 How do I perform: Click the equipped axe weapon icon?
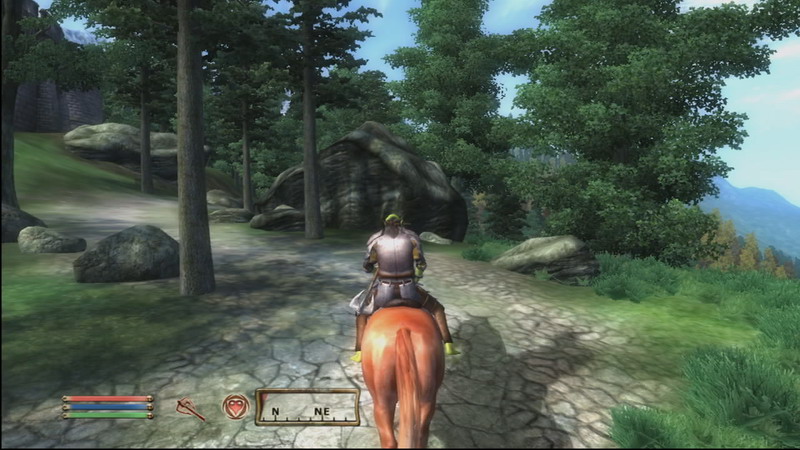[x=189, y=407]
